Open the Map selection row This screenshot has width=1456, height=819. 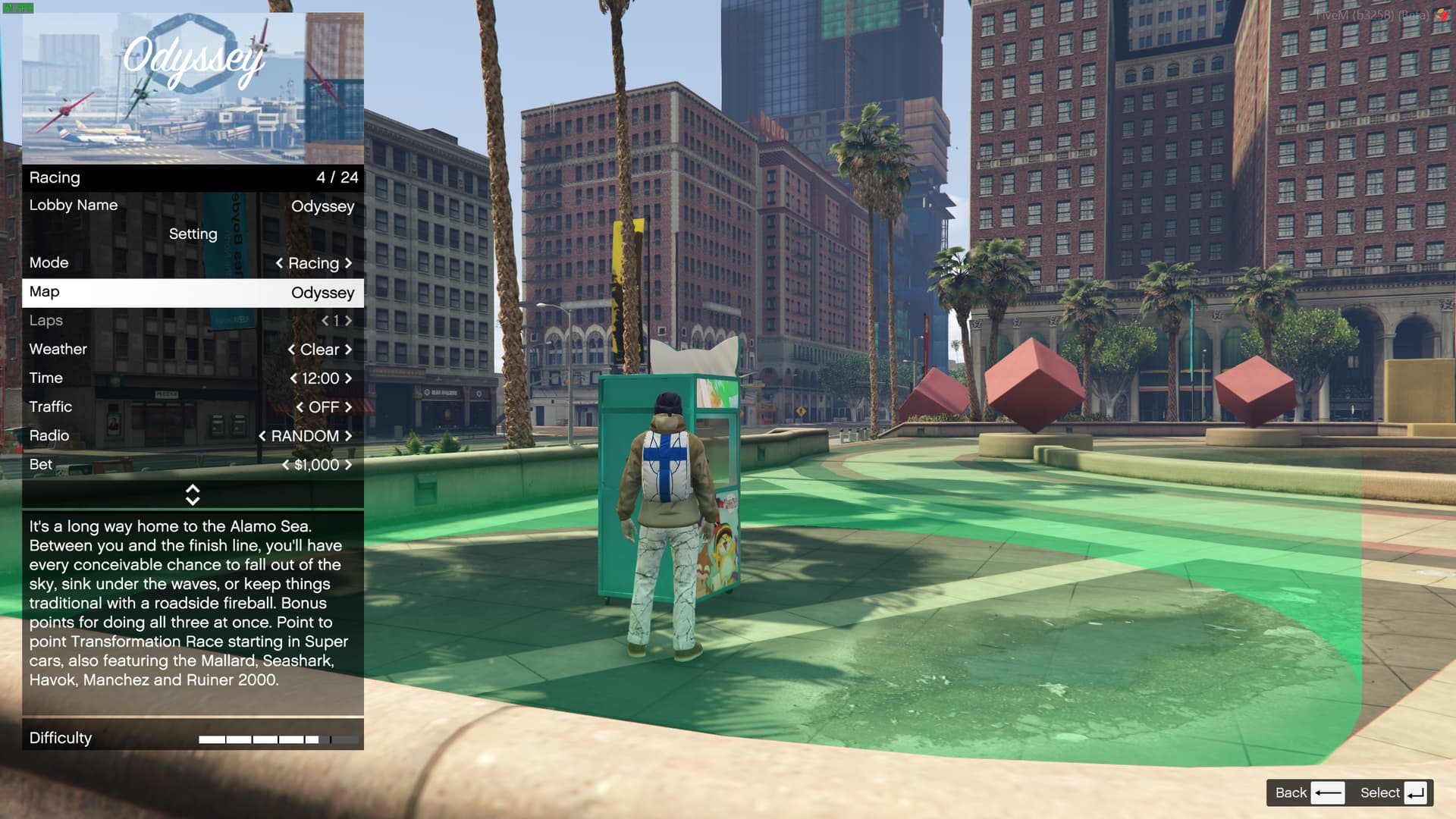[x=192, y=293]
